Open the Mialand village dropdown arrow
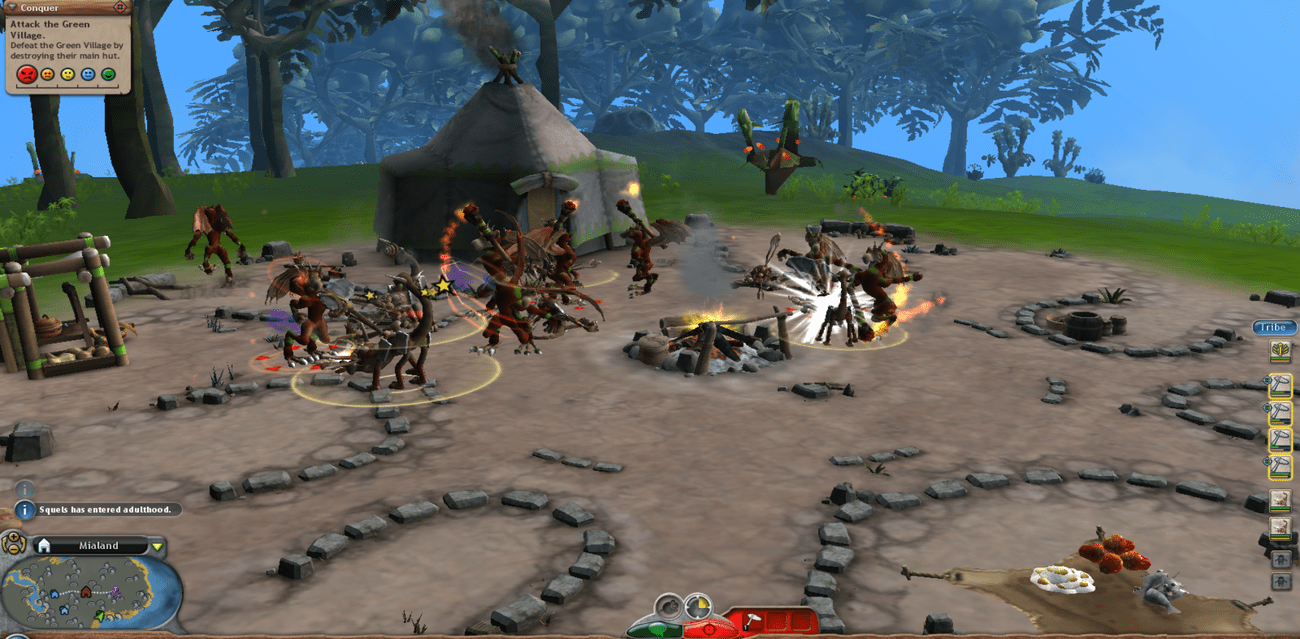Screen dimensions: 1300x639 pos(157,546)
